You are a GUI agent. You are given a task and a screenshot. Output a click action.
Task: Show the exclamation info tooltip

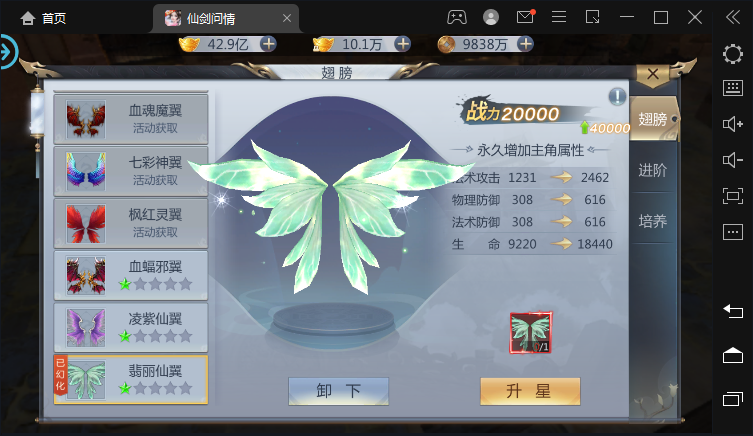point(618,97)
